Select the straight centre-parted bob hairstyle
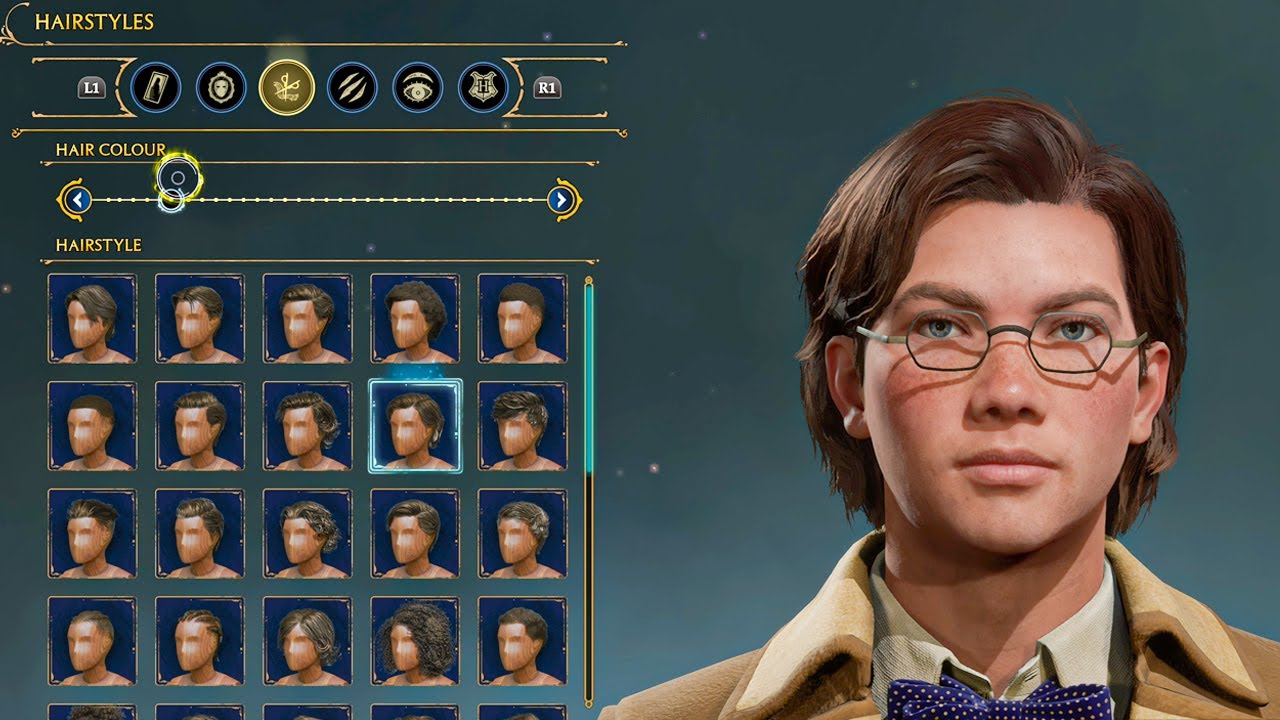 (x=307, y=641)
